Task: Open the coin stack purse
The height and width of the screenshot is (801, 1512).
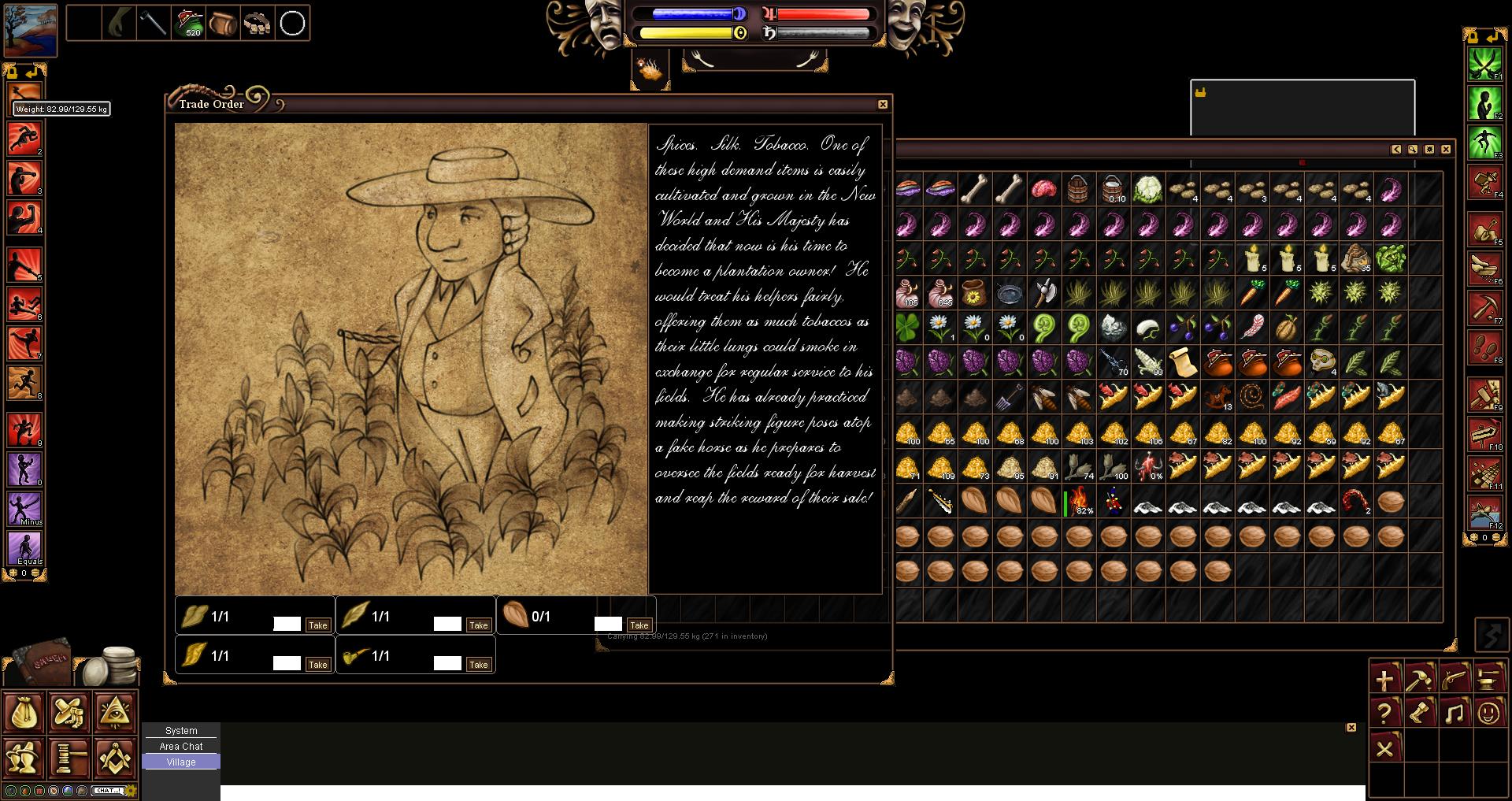Action: tap(115, 666)
